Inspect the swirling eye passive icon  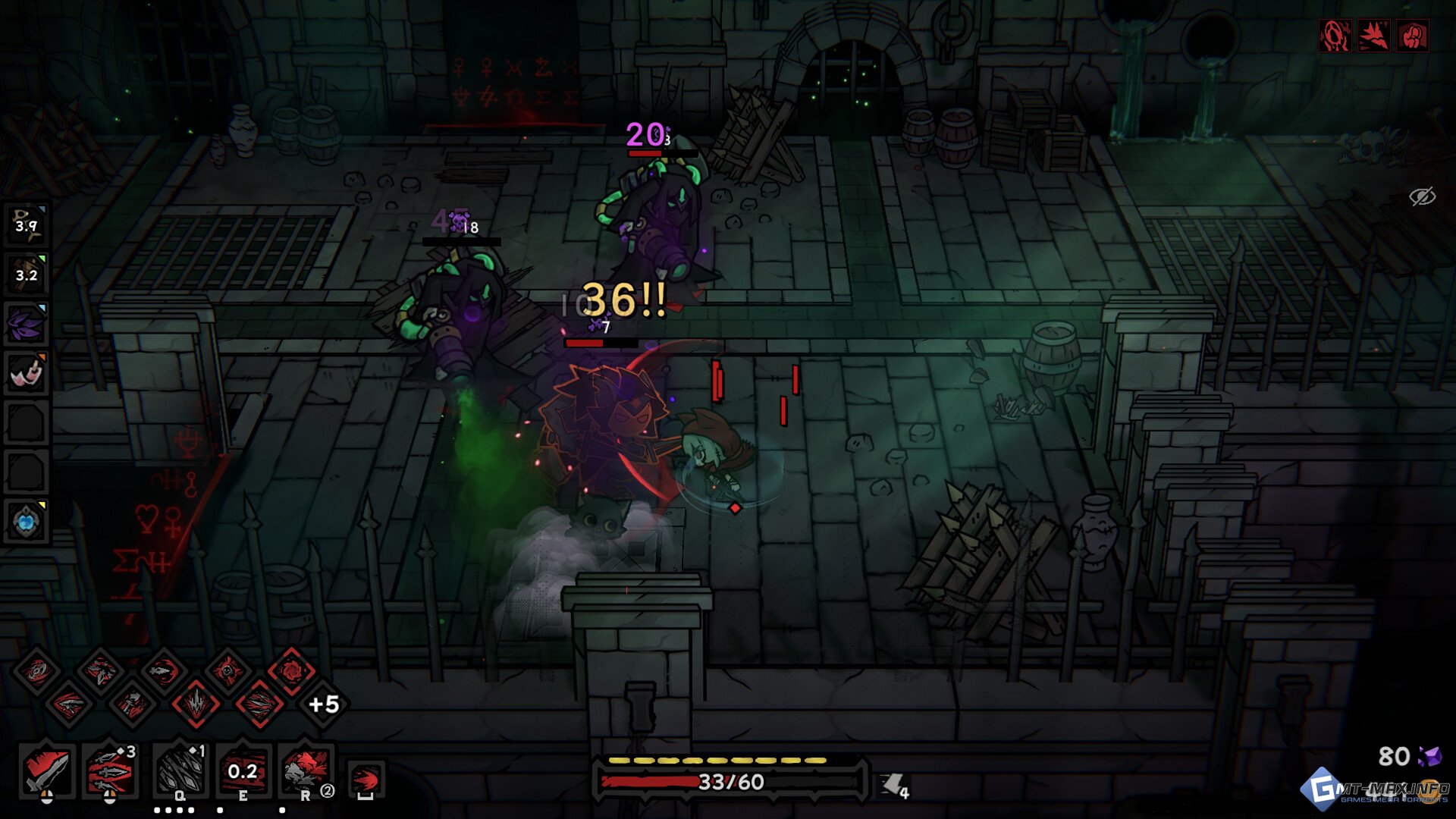(x=36, y=670)
